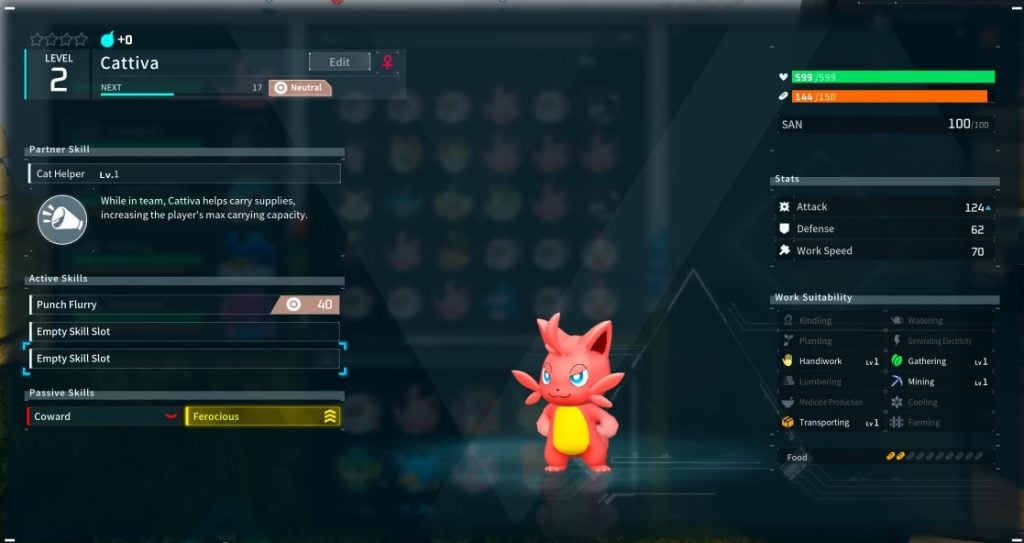Select the Gathering work suitability entry

pos(938,361)
